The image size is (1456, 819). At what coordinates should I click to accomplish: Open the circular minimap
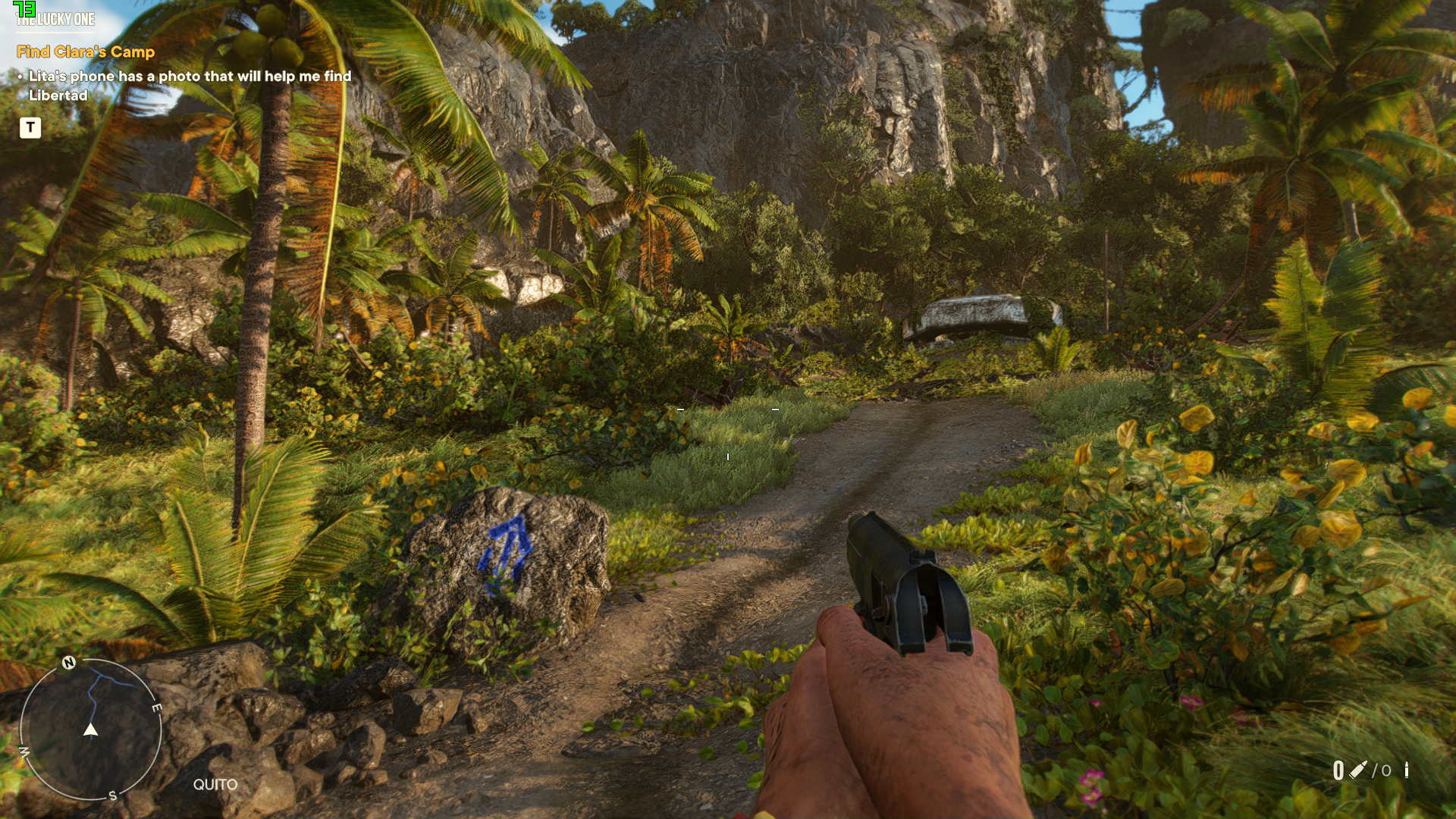[x=90, y=730]
